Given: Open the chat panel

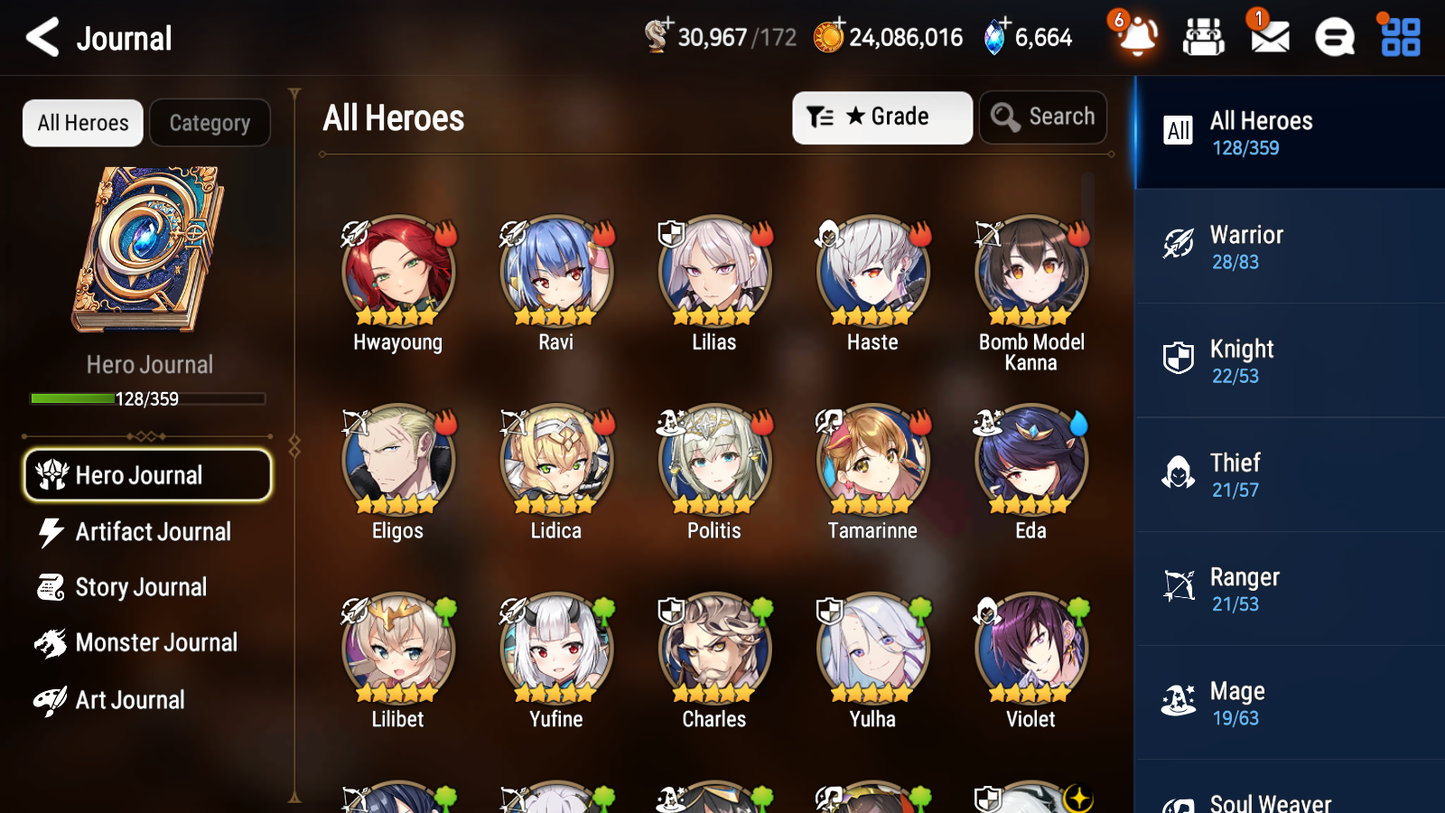Looking at the screenshot, I should tap(1334, 37).
